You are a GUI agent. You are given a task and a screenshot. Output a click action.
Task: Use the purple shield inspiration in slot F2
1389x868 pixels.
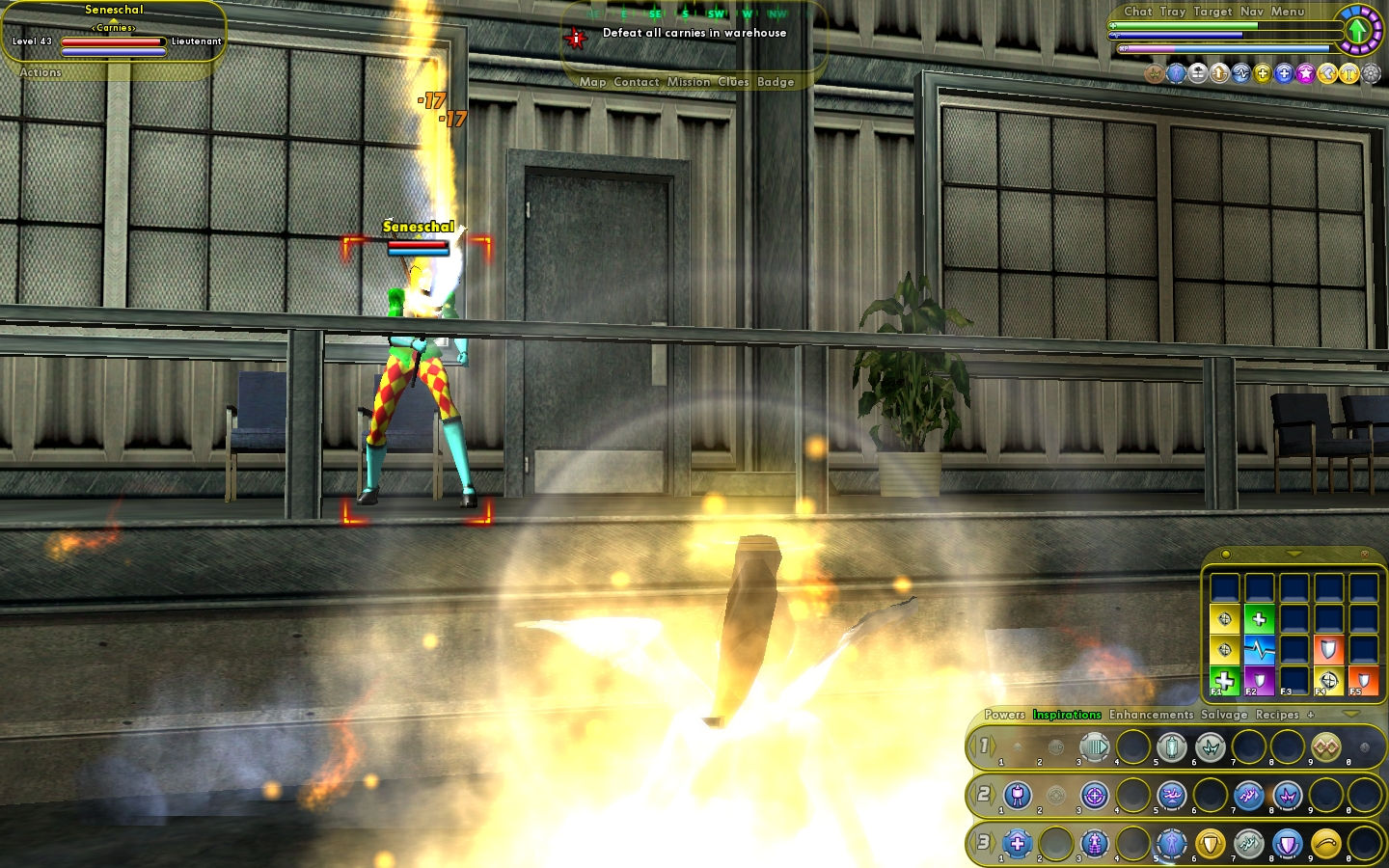[x=1259, y=680]
